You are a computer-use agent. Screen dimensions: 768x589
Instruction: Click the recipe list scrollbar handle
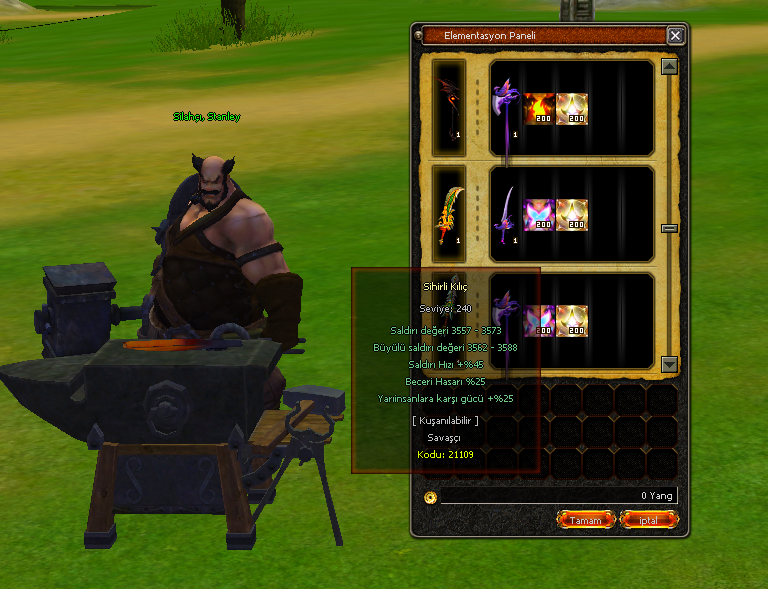click(x=670, y=228)
